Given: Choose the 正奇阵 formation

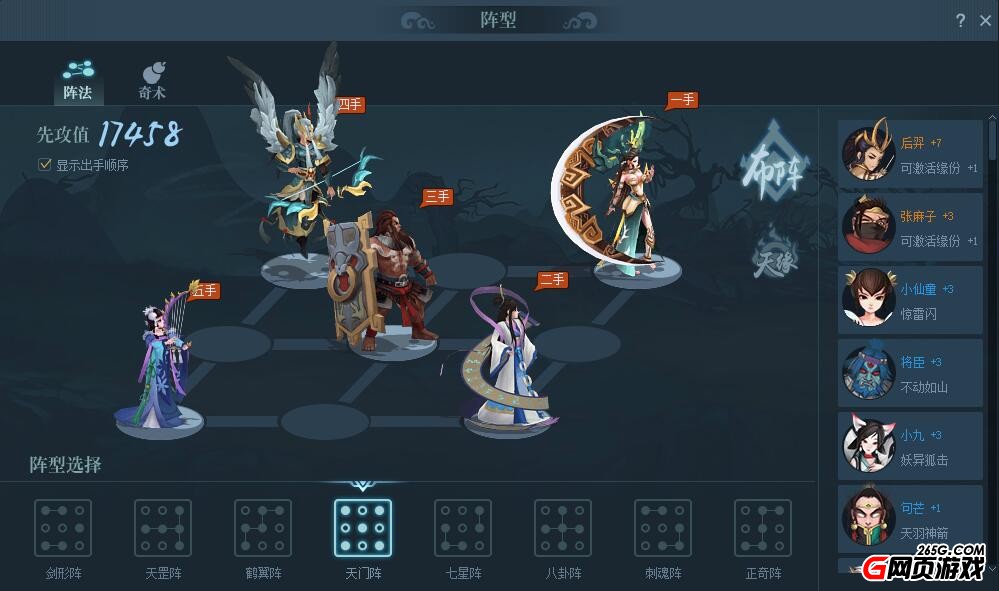Looking at the screenshot, I should tap(763, 529).
